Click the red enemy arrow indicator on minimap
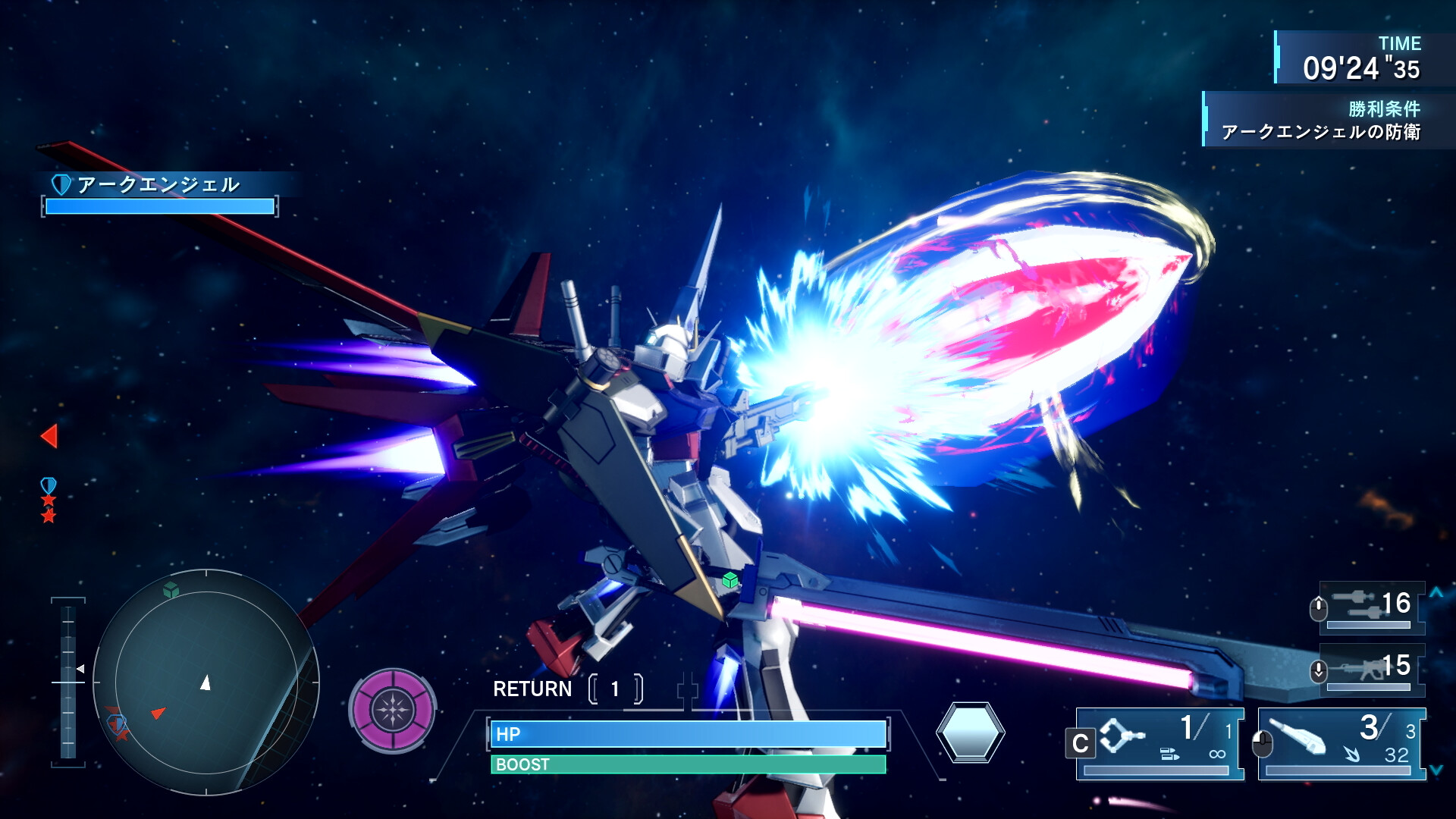1456x819 pixels. coord(158,713)
